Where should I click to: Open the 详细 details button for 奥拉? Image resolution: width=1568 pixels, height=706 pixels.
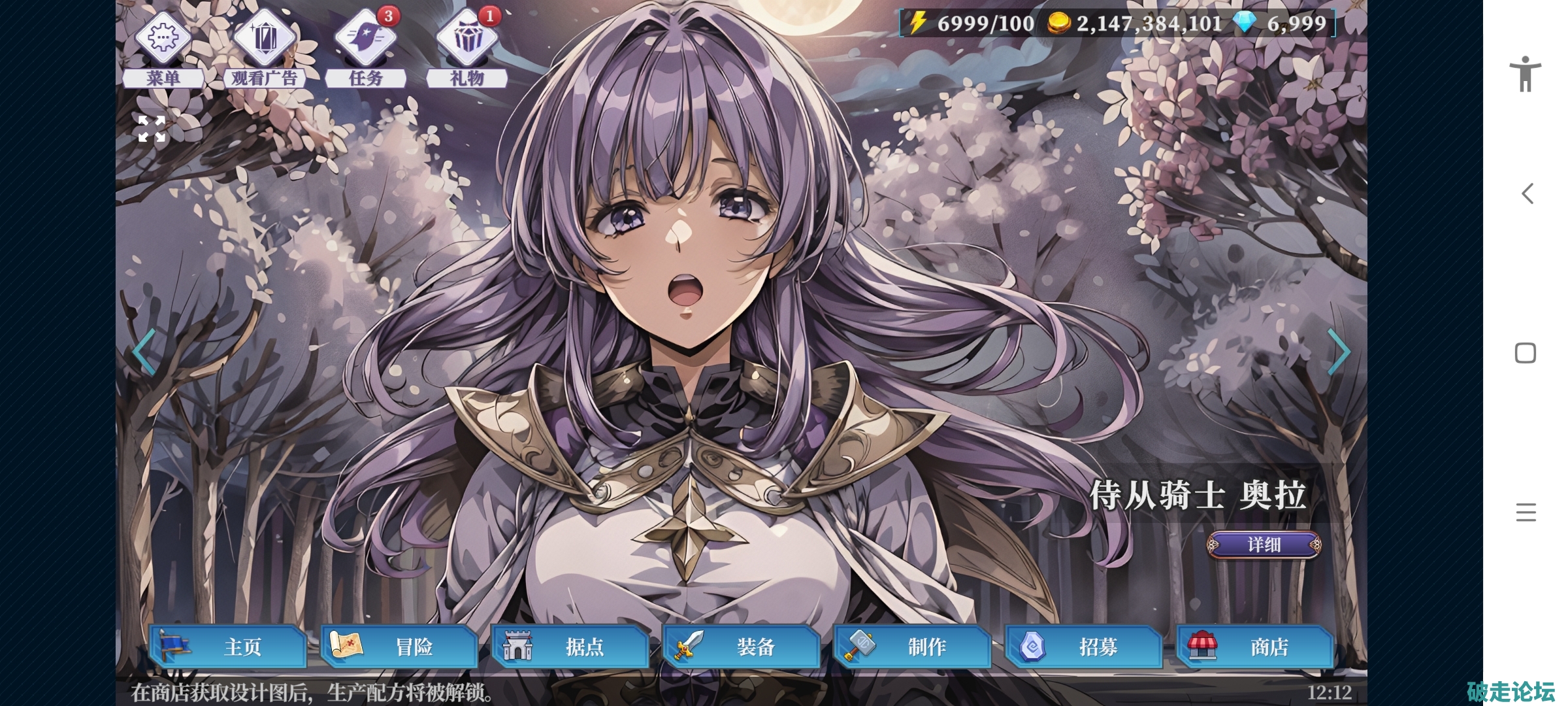(1264, 545)
